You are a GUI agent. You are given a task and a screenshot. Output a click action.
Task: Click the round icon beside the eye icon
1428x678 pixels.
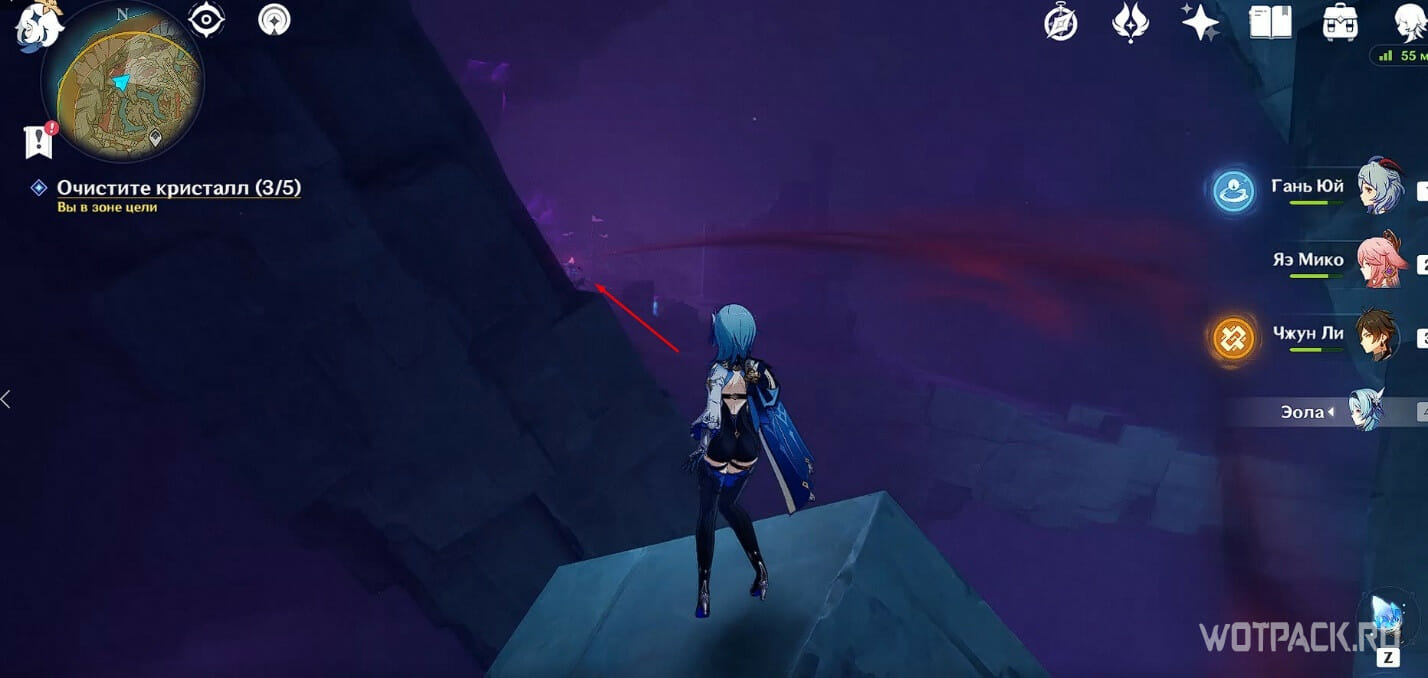pos(274,20)
